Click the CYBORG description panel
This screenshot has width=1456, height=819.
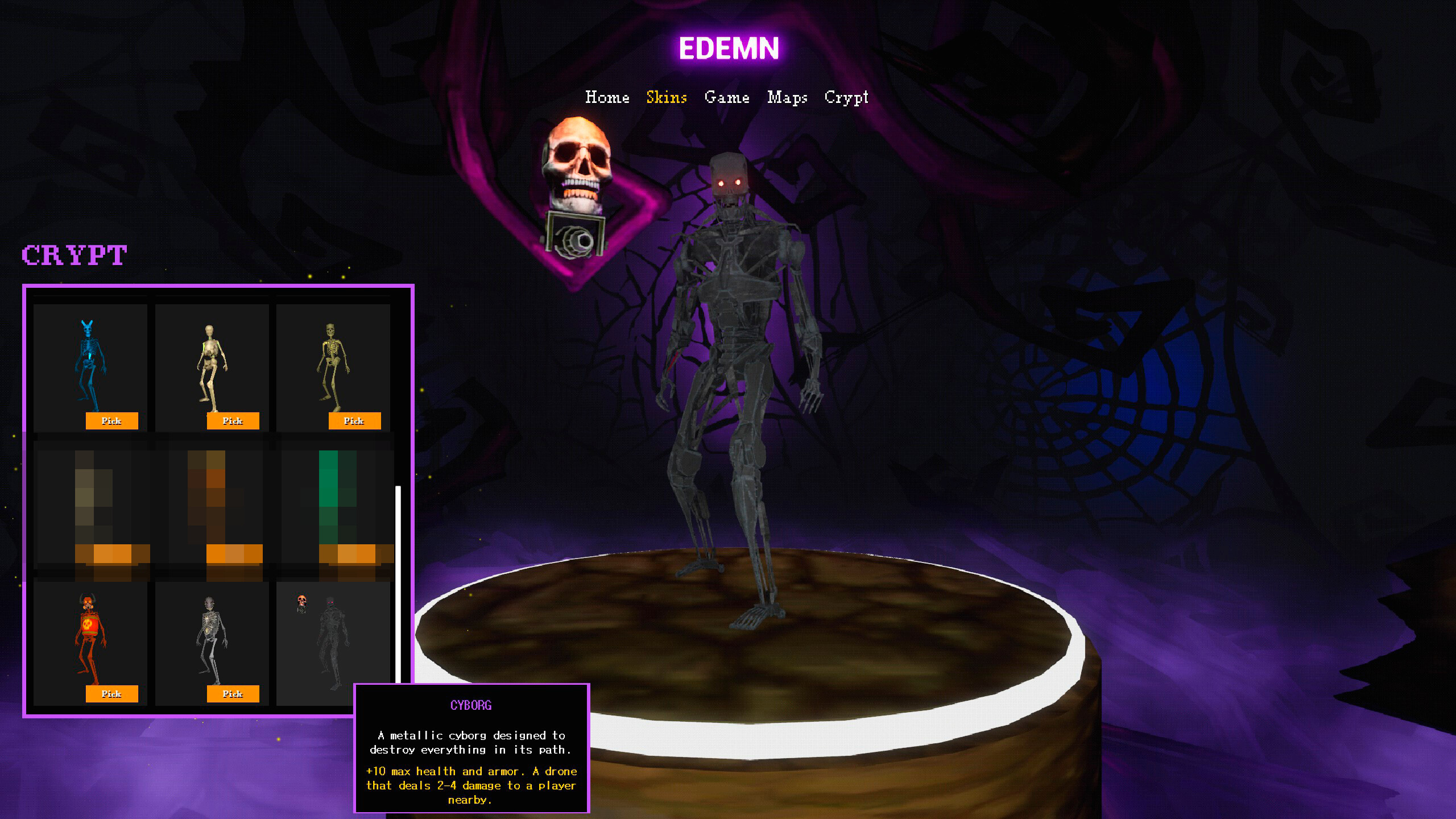pyautogui.click(x=471, y=751)
